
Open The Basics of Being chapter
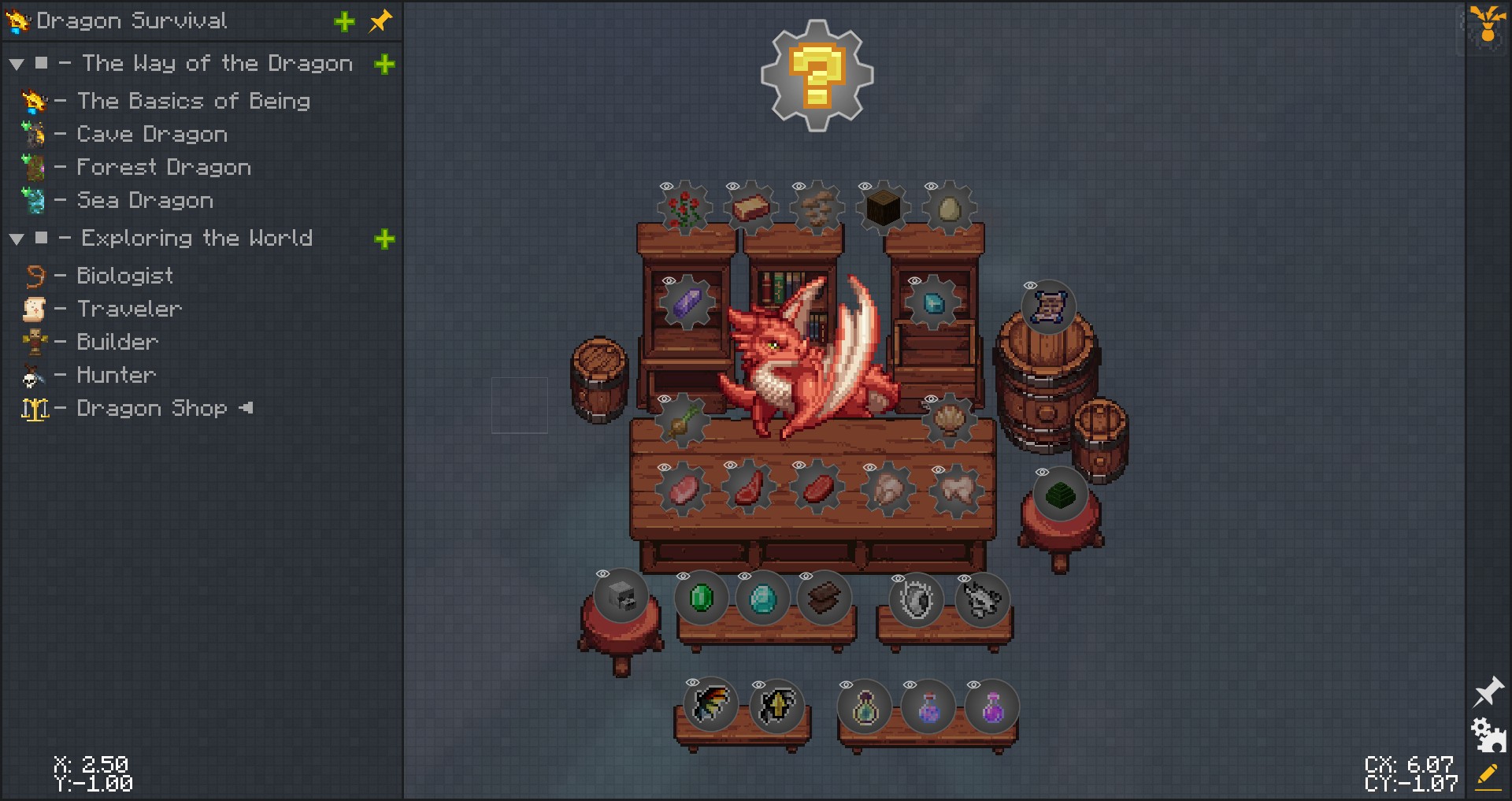click(193, 101)
